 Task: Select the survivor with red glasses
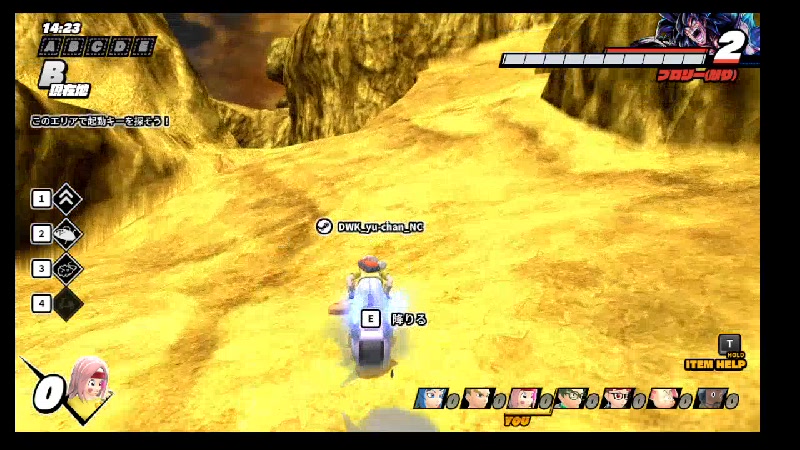pyautogui.click(x=616, y=400)
